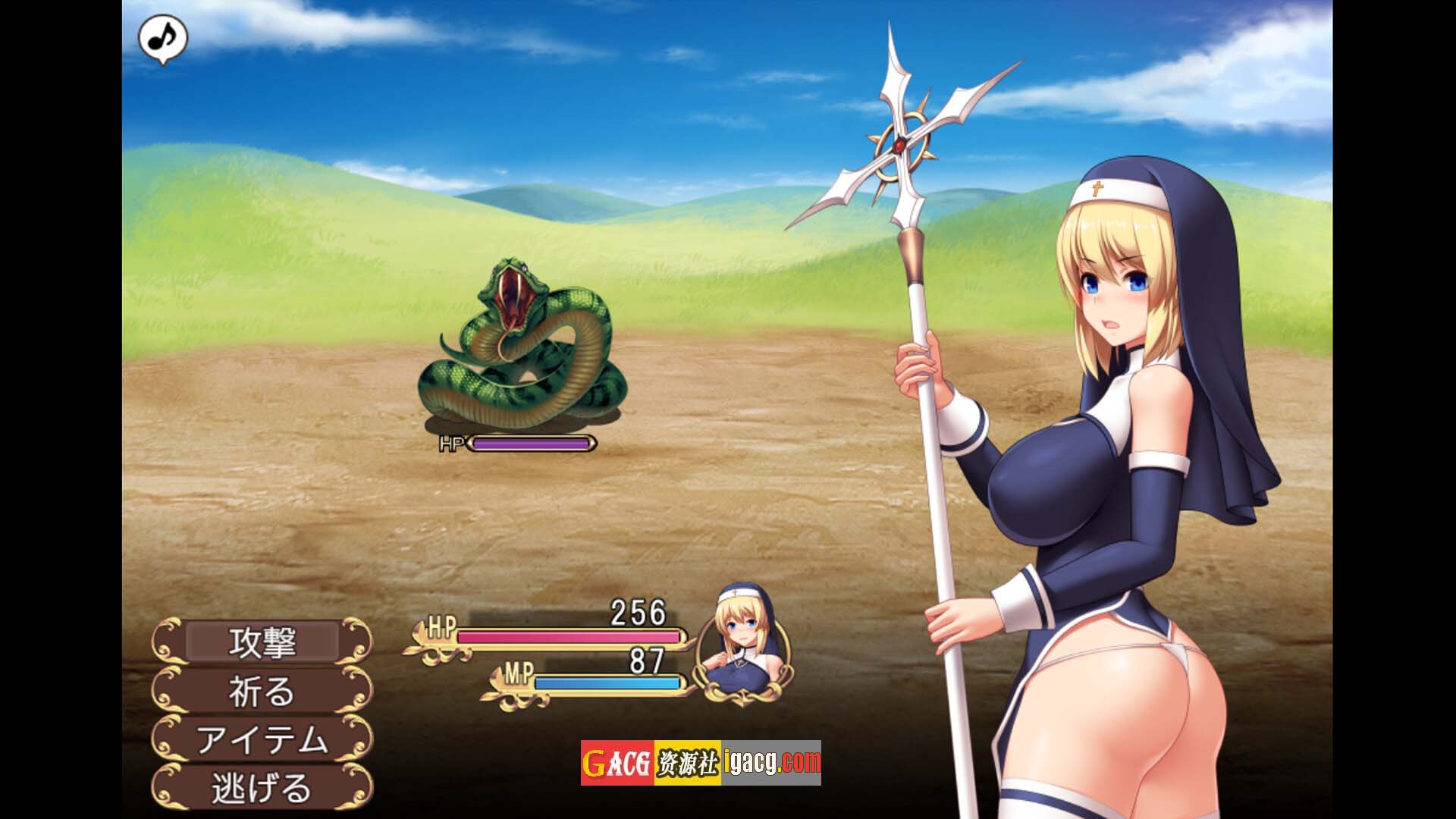1456x819 pixels.
Task: Click the nun character portrait
Action: (744, 647)
